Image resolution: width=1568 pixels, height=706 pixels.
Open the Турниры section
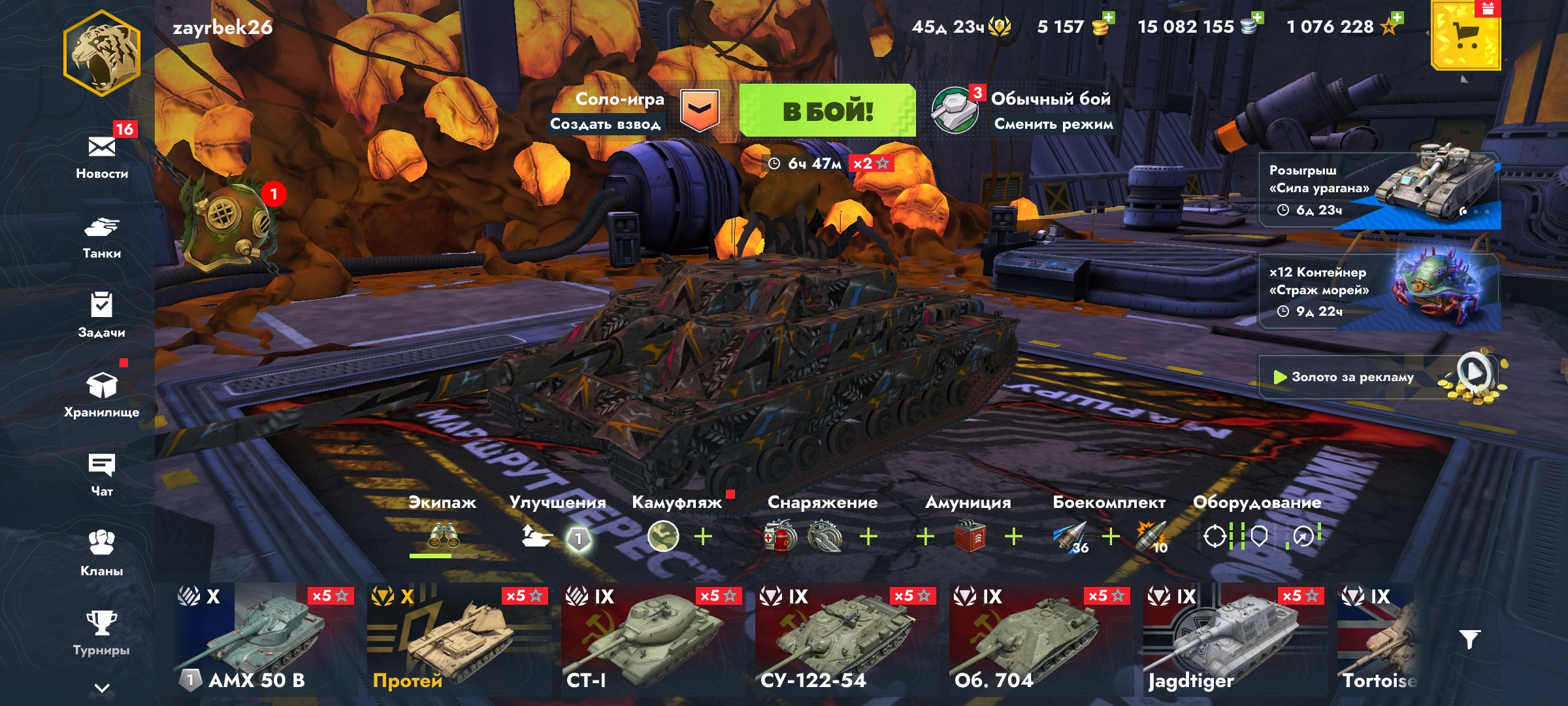(x=102, y=633)
